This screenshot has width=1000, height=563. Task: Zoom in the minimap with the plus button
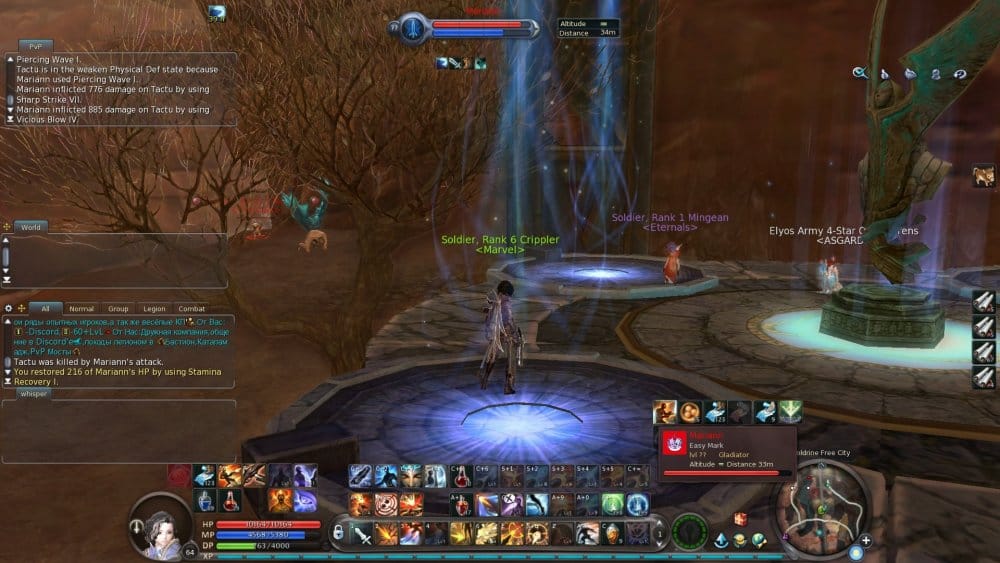pos(866,541)
